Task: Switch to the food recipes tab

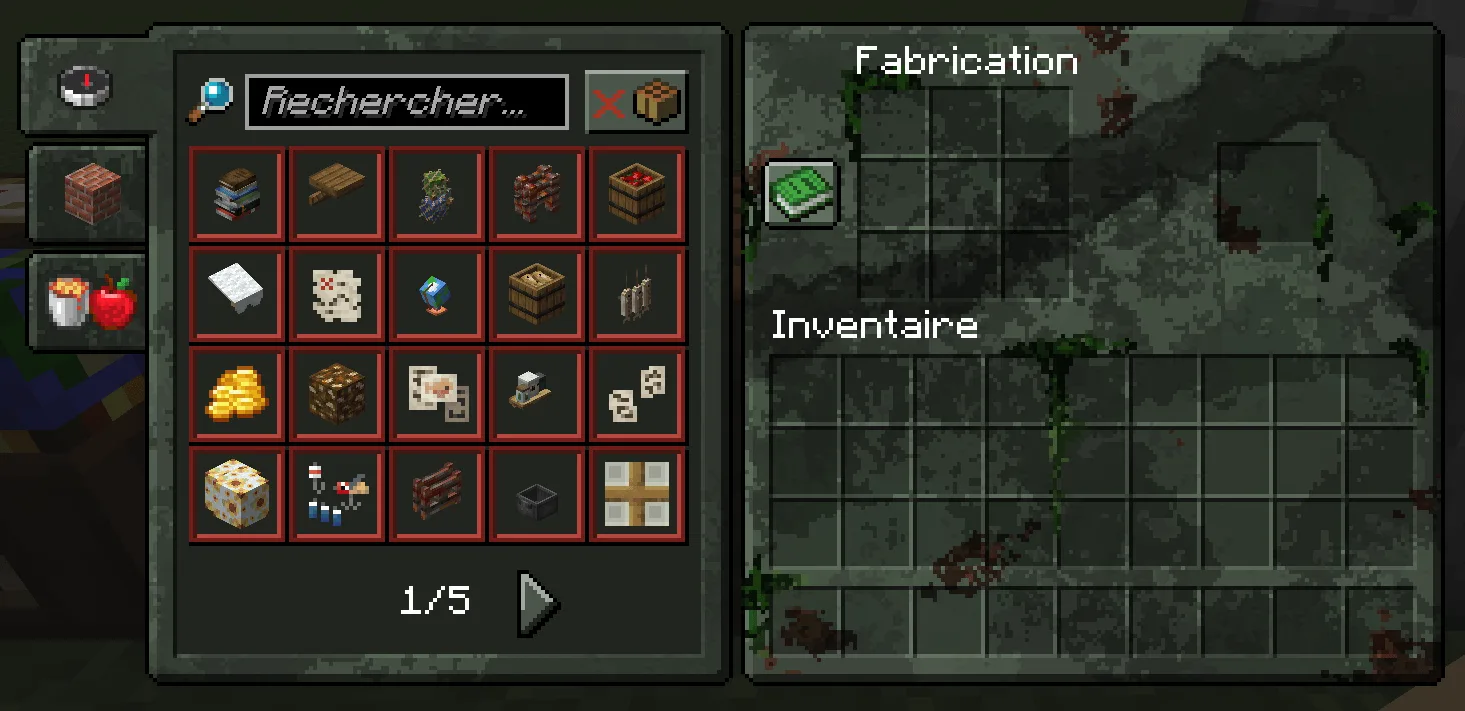Action: click(92, 300)
